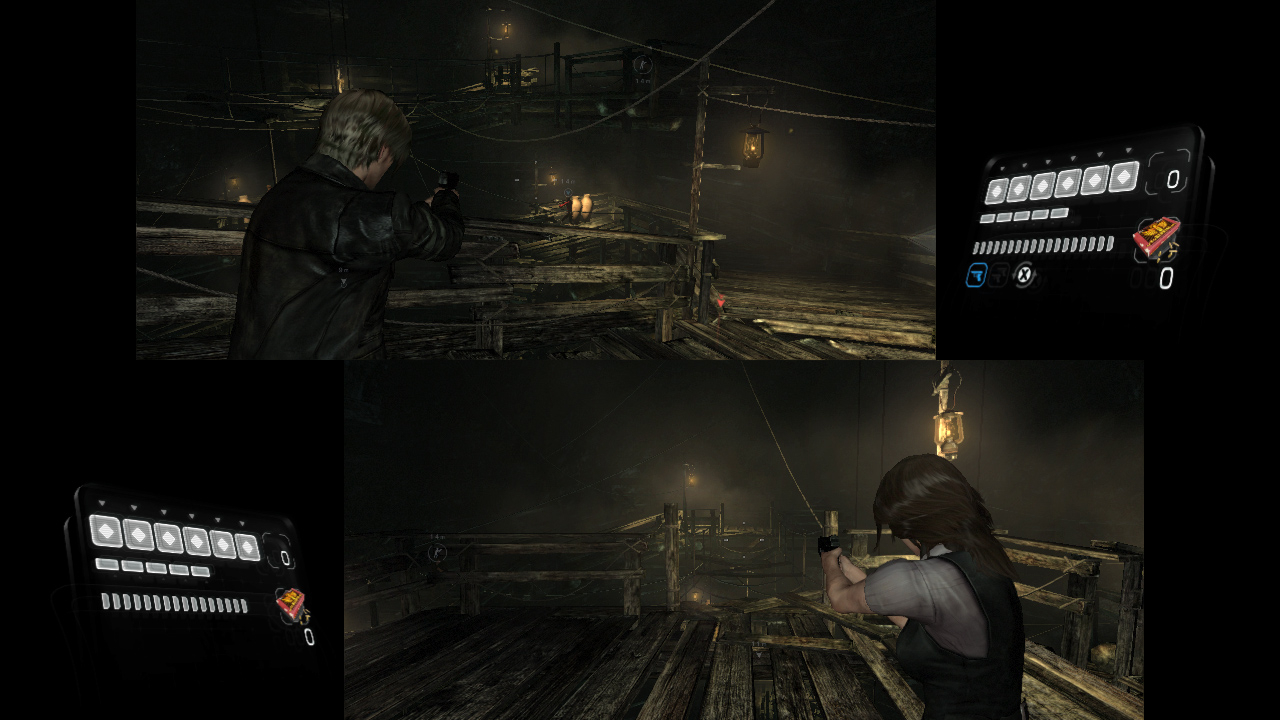
Task: Click the first diamond health block in Helena's HUD
Action: pyautogui.click(x=107, y=531)
